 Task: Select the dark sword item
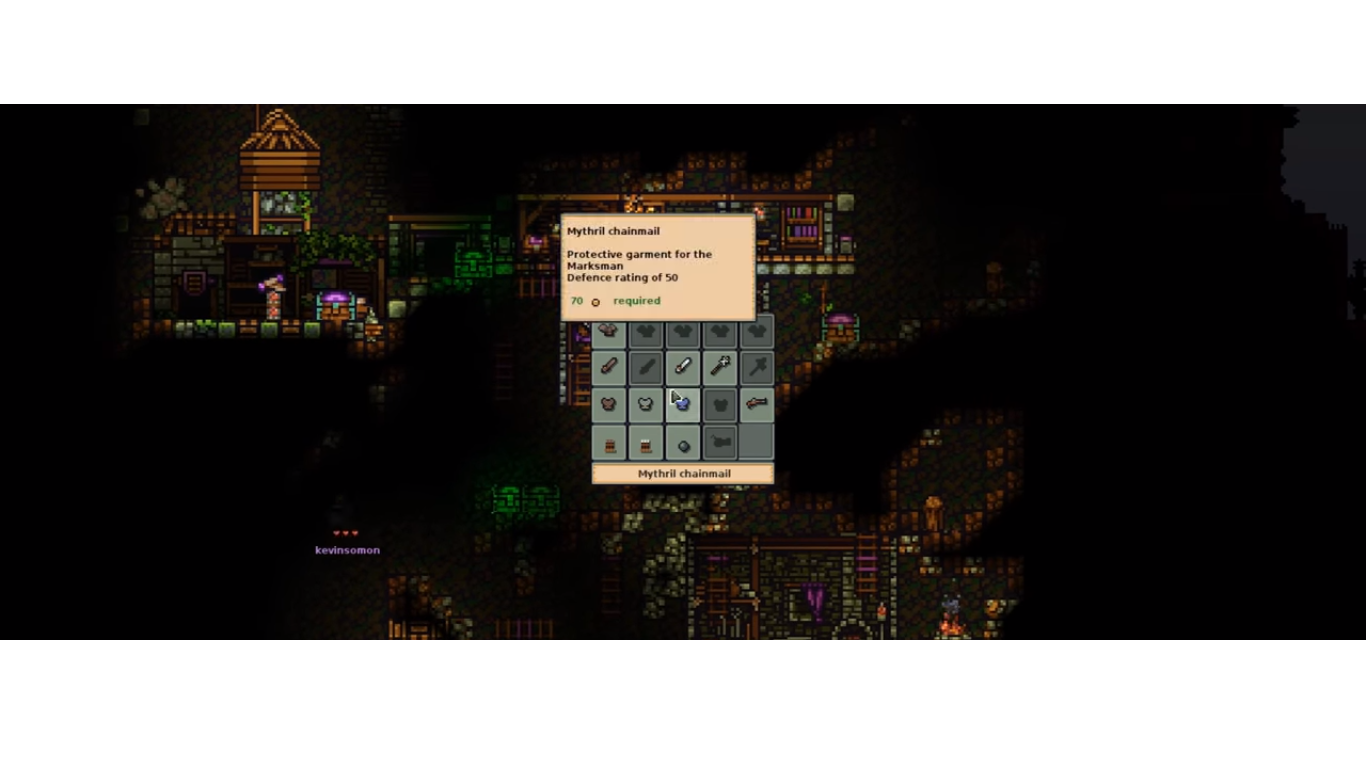point(646,367)
